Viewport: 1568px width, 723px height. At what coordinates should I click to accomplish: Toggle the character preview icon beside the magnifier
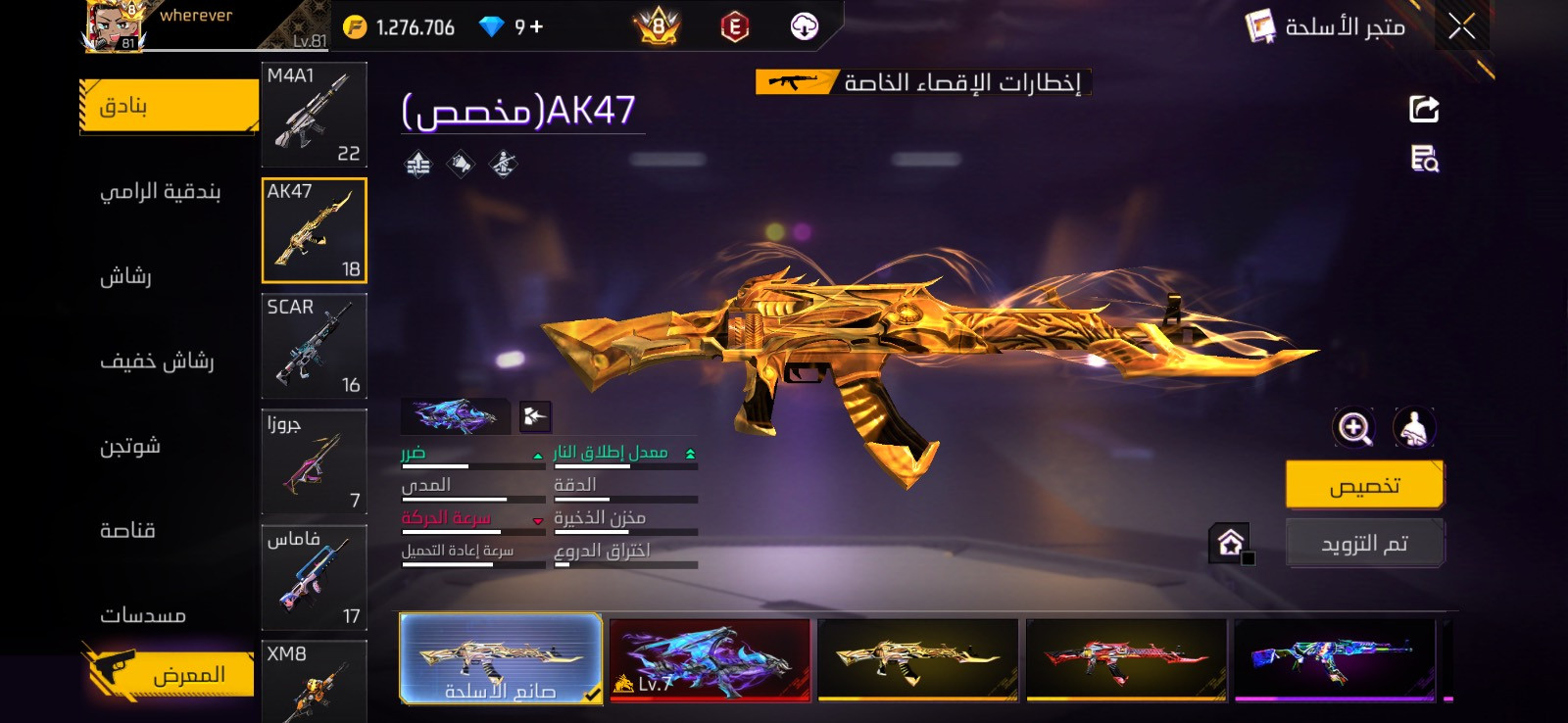click(x=1414, y=426)
